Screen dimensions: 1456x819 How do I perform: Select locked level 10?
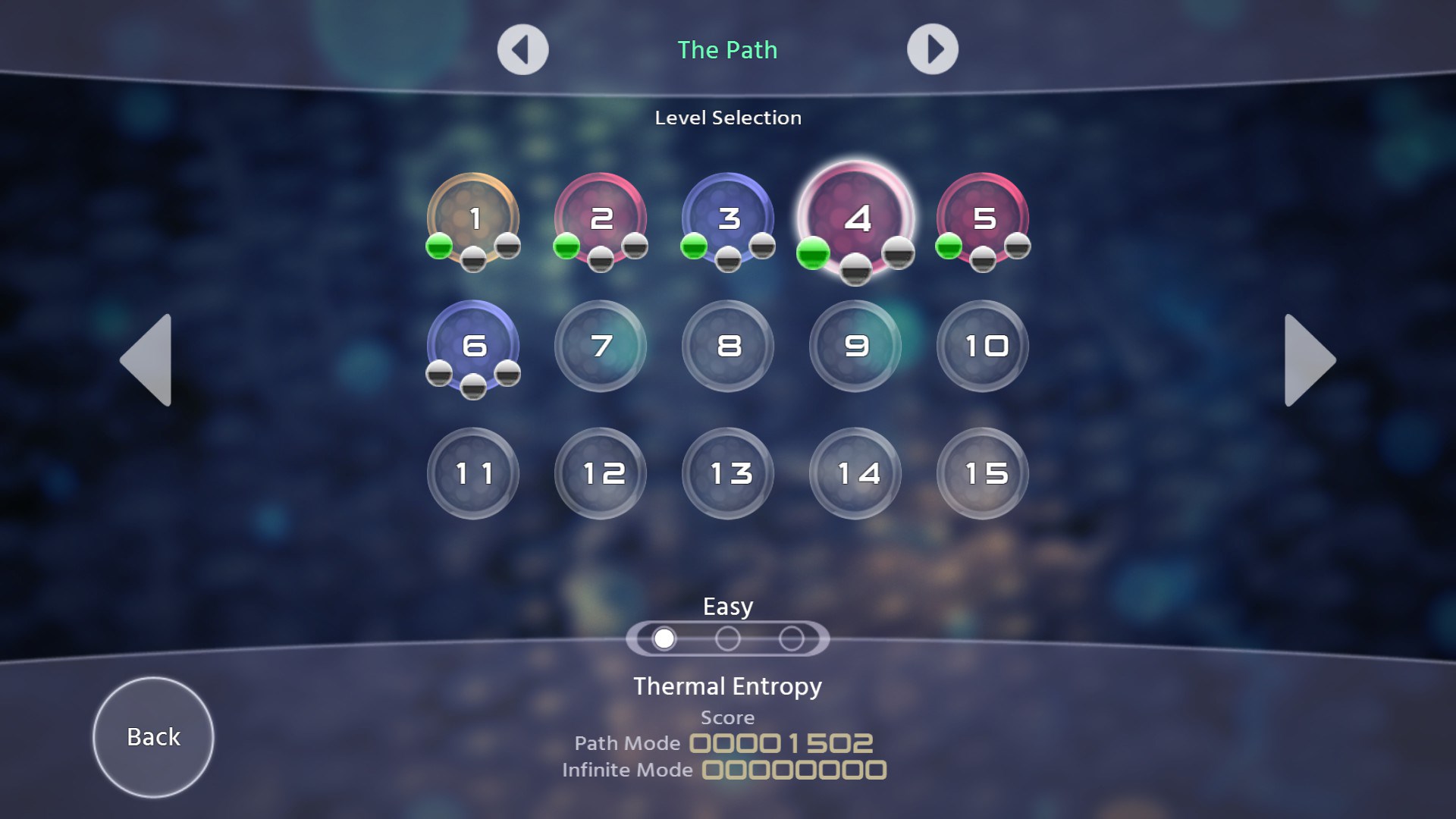point(982,347)
